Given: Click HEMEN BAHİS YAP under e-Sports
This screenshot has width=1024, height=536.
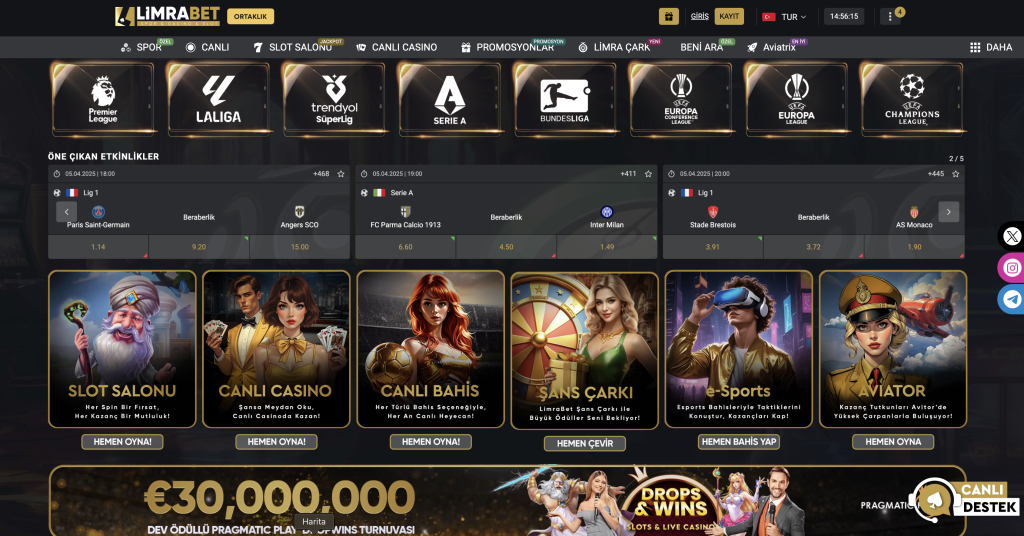Looking at the screenshot, I should point(739,442).
